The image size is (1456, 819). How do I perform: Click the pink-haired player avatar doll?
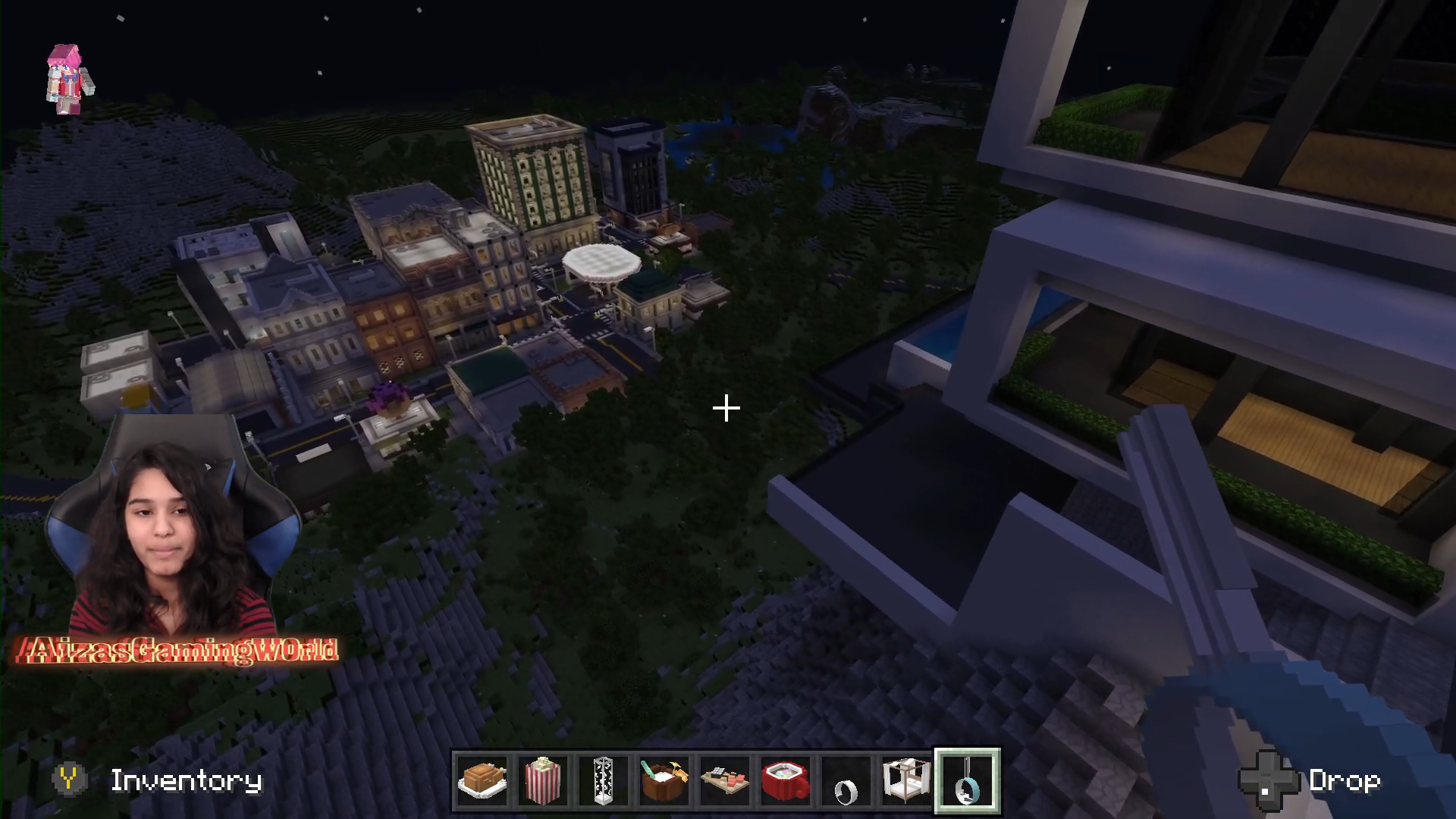pyautogui.click(x=70, y=79)
